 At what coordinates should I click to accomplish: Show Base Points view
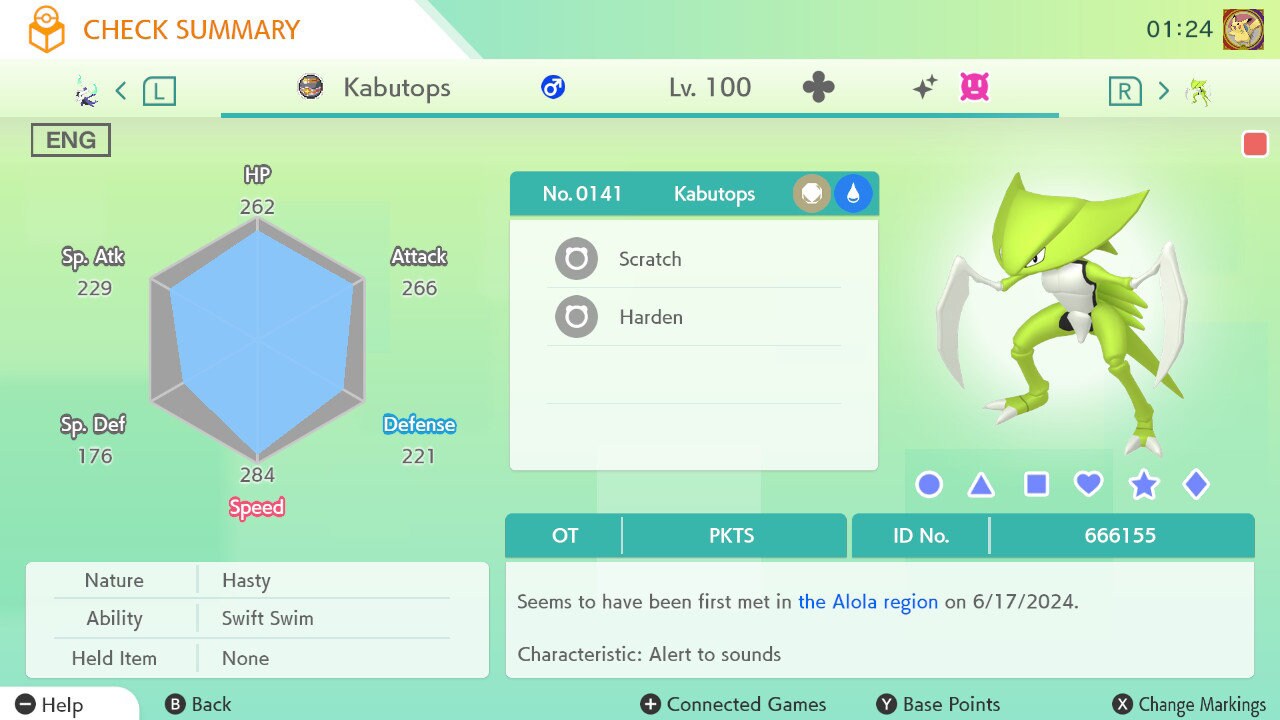point(938,704)
